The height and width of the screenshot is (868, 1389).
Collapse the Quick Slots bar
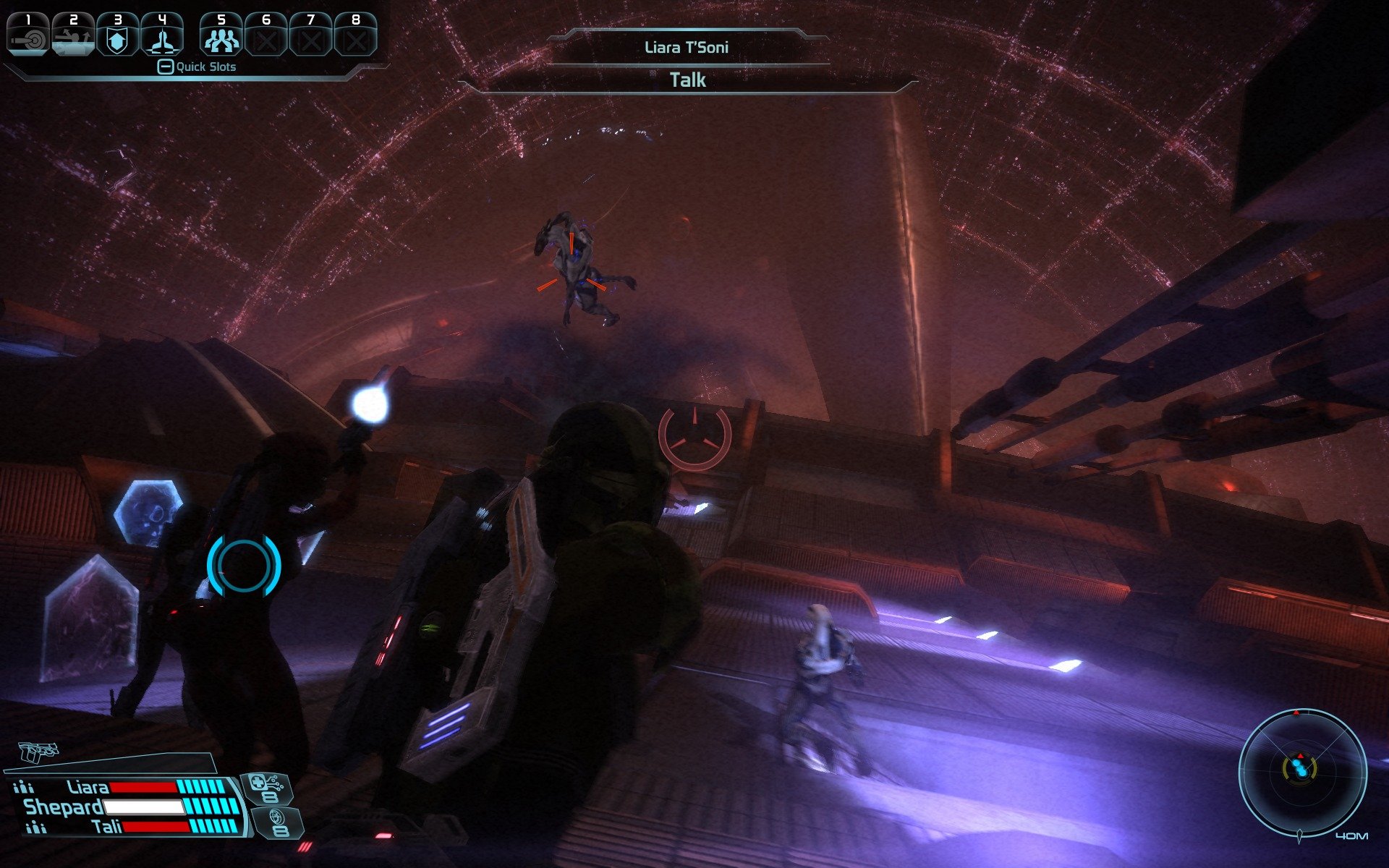tap(165, 67)
